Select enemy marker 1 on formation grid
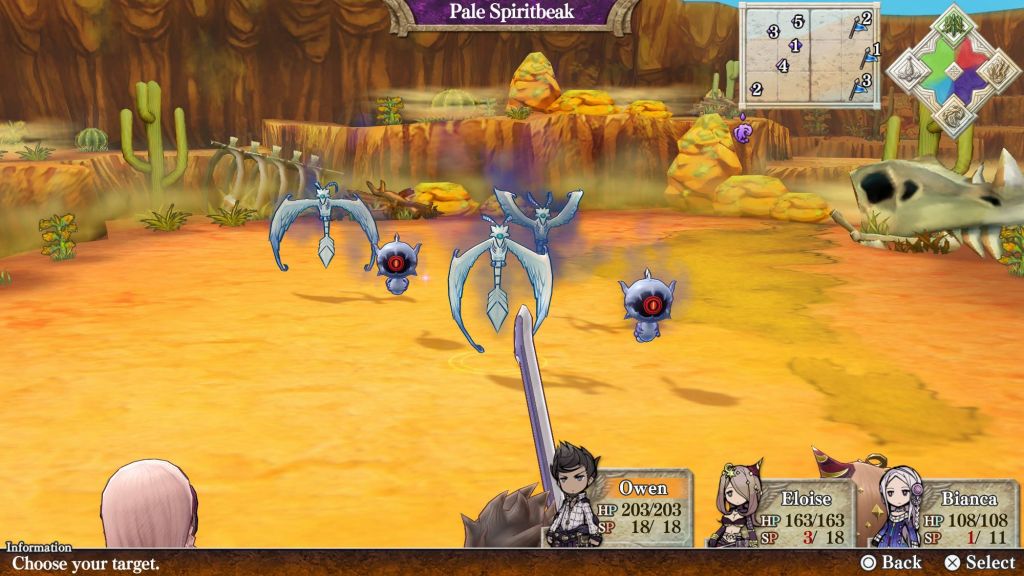The width and height of the screenshot is (1024, 576). point(795,46)
